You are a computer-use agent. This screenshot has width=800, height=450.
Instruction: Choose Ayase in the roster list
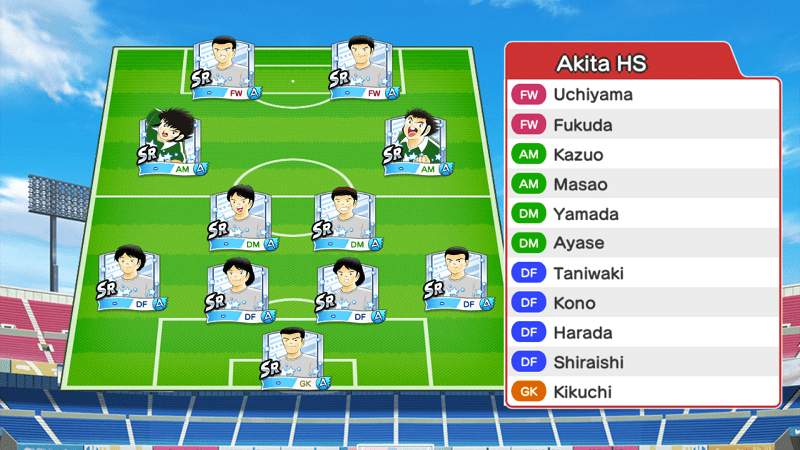[642, 243]
